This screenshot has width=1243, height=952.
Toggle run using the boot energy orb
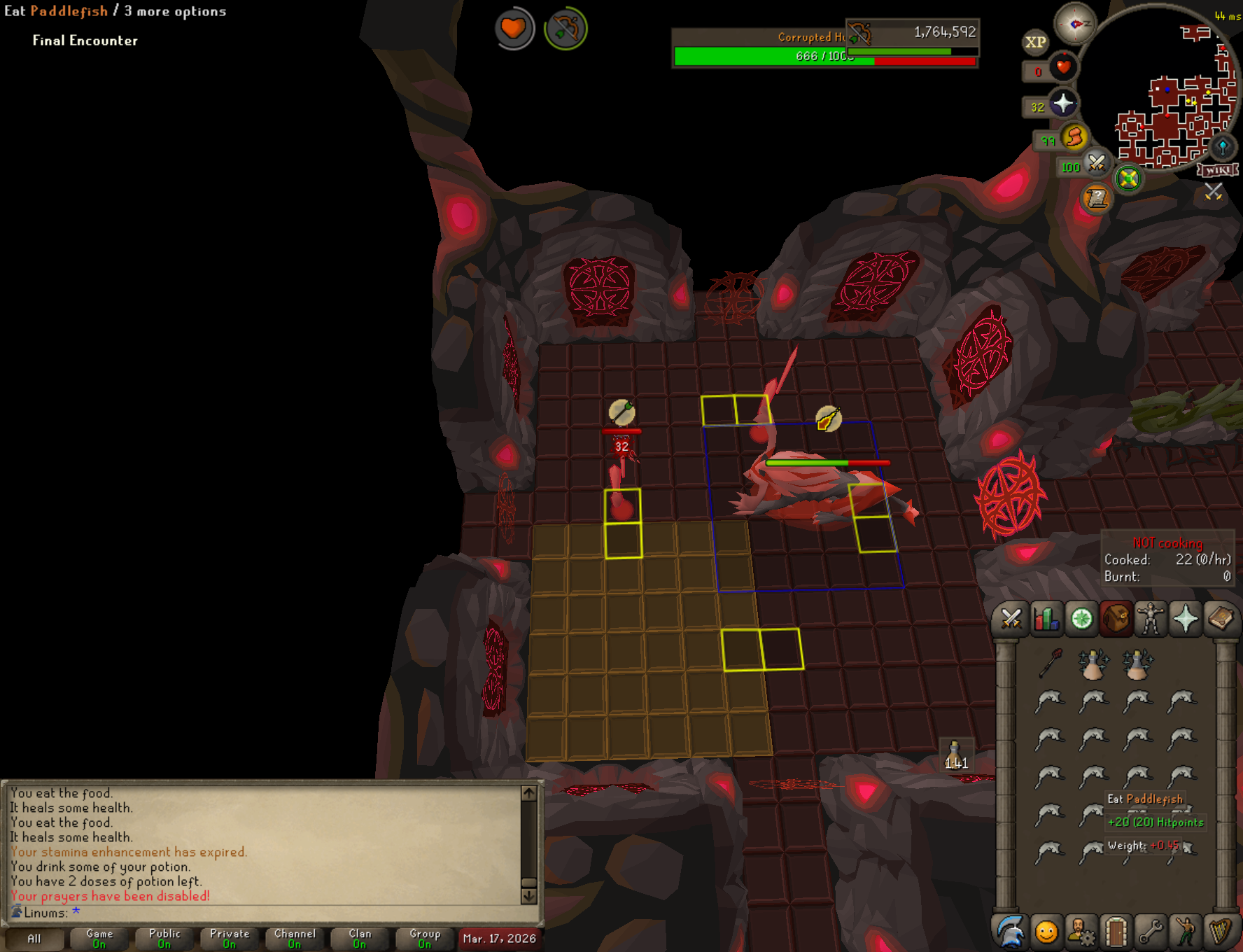pyautogui.click(x=1074, y=137)
